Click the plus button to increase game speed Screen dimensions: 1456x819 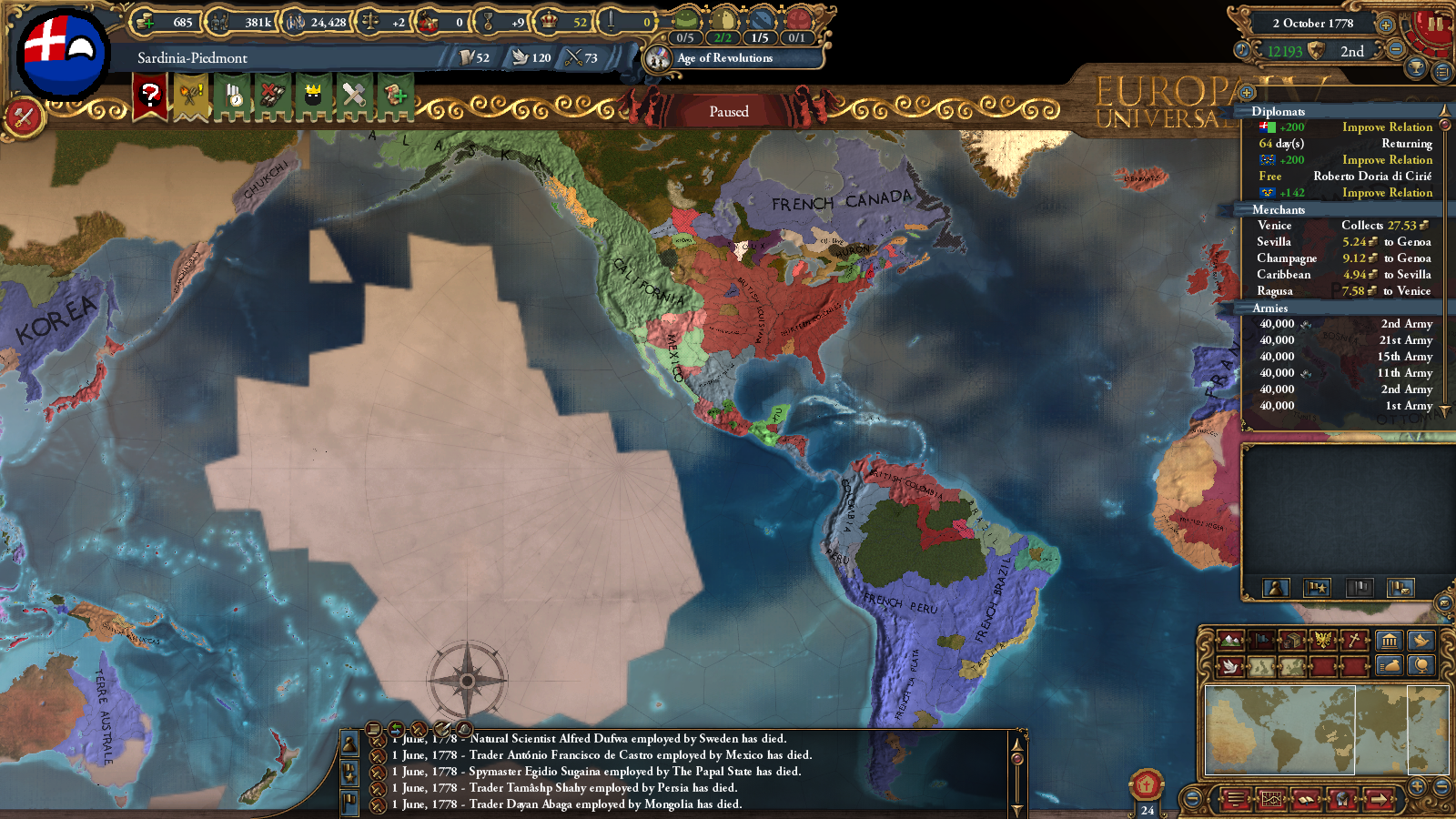click(x=1386, y=25)
